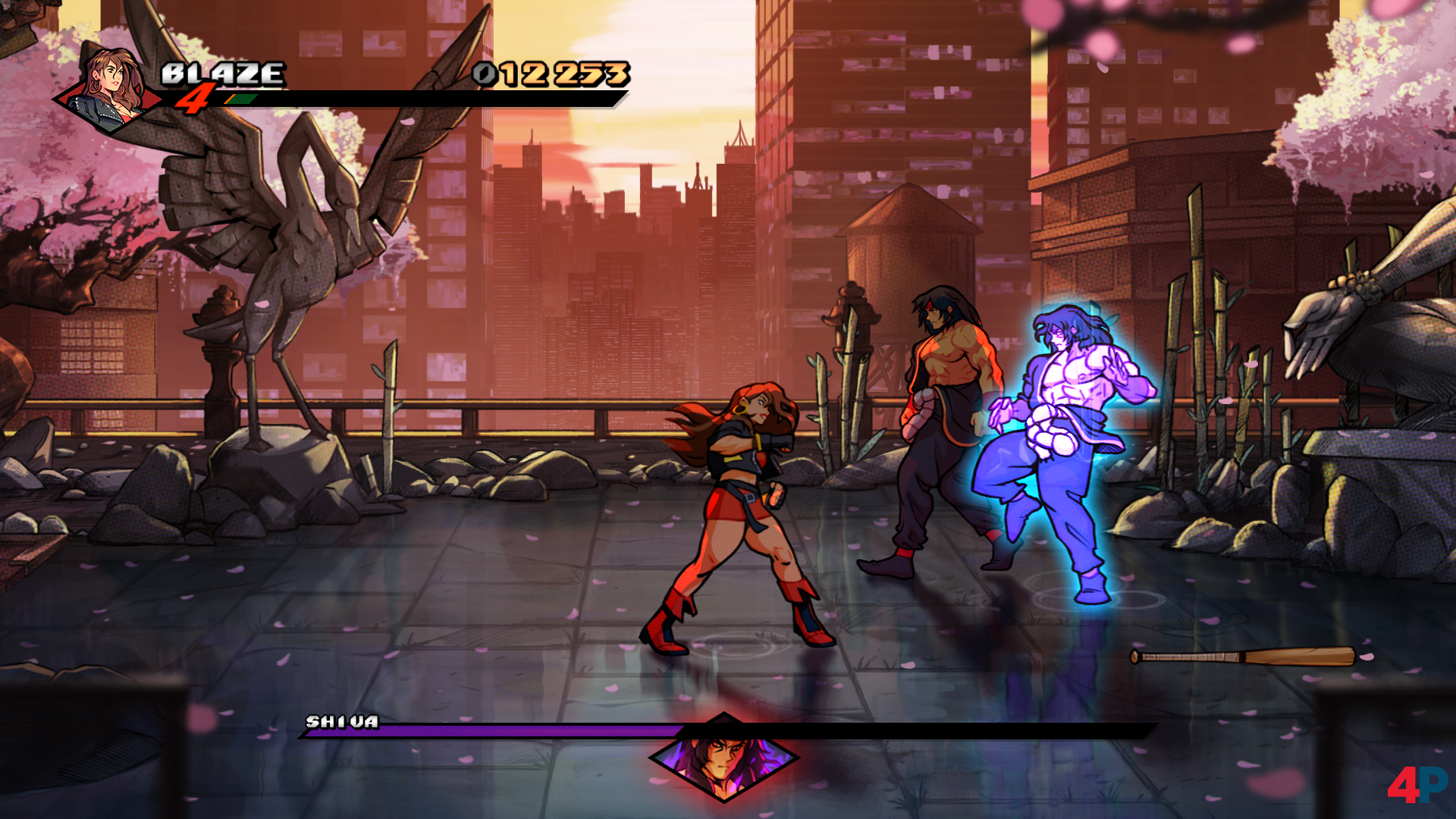Image resolution: width=1456 pixels, height=819 pixels.
Task: Select the Shiva boss portrait
Action: coord(723,758)
